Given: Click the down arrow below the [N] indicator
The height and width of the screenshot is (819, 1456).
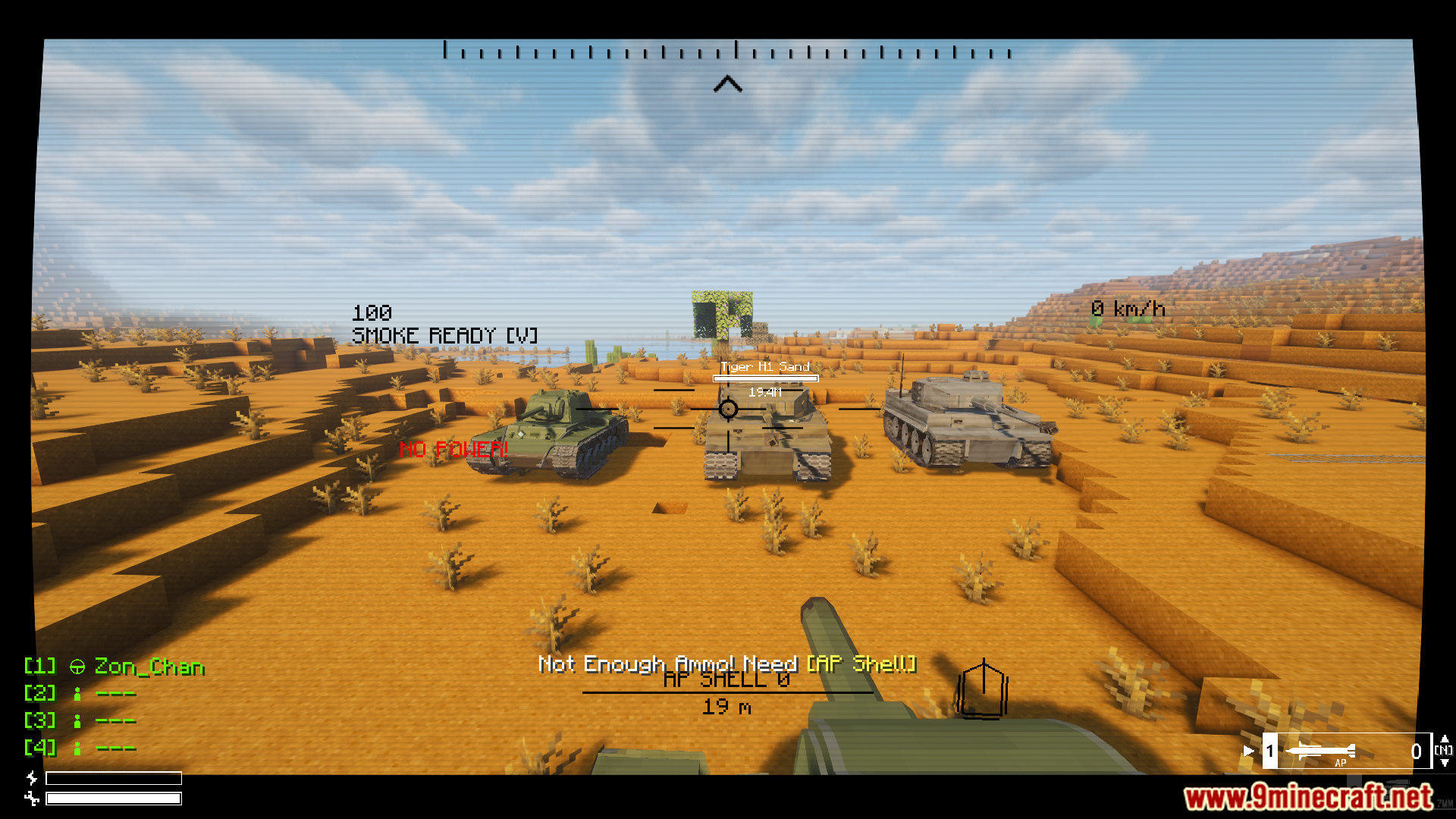Looking at the screenshot, I should [x=1445, y=764].
